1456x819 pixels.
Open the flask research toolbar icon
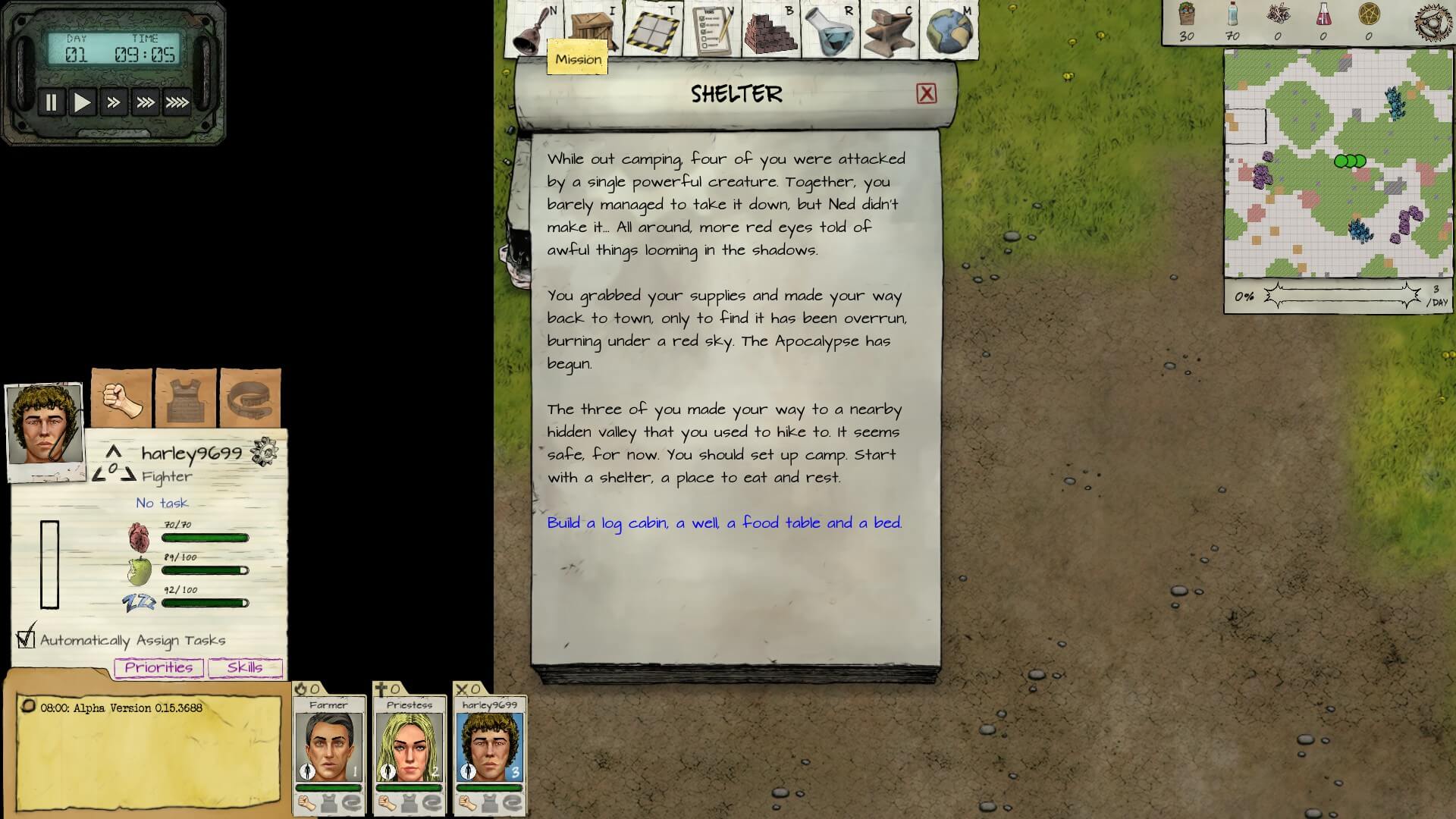830,30
